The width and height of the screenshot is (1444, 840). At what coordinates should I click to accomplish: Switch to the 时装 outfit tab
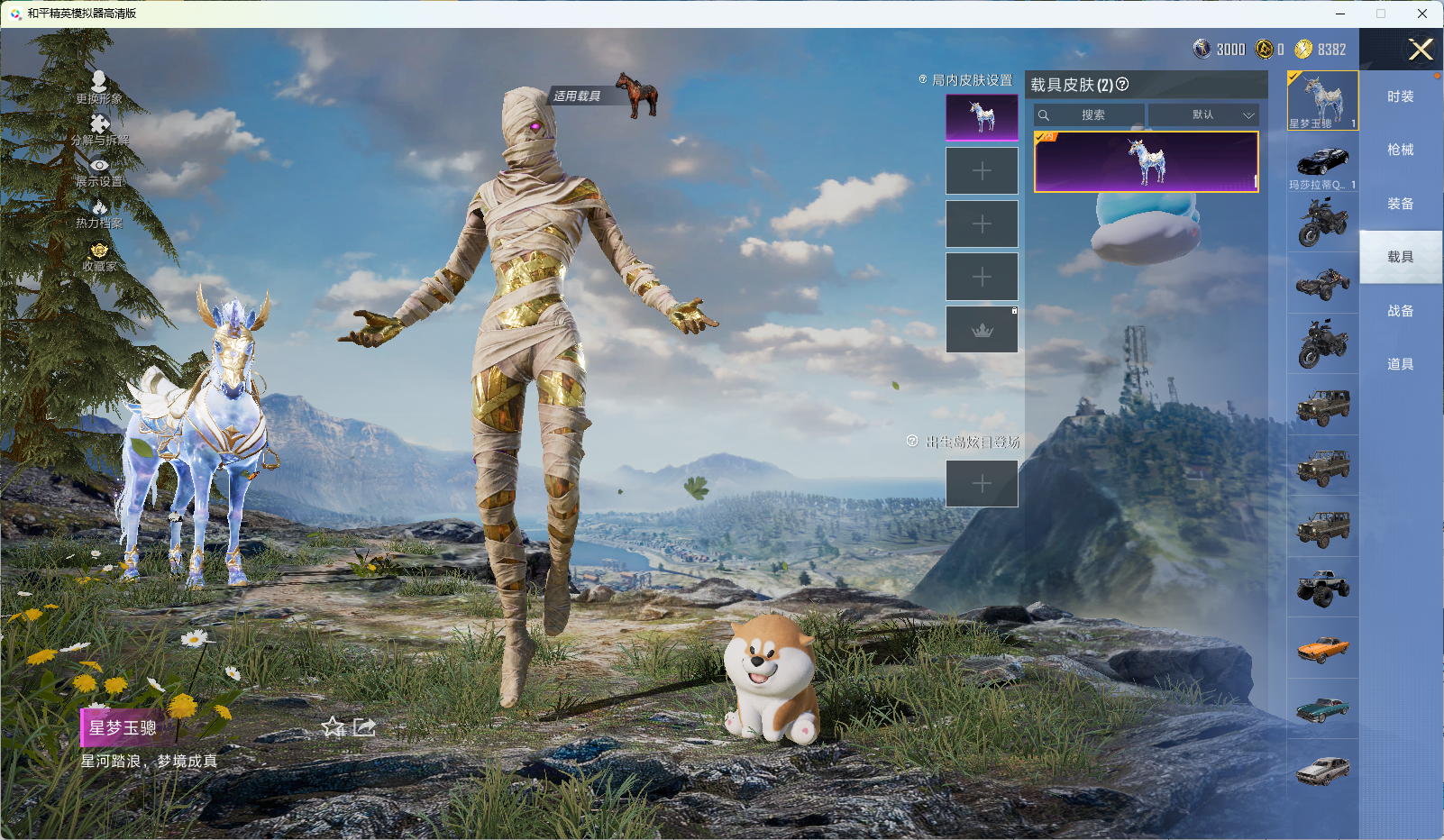[1400, 96]
